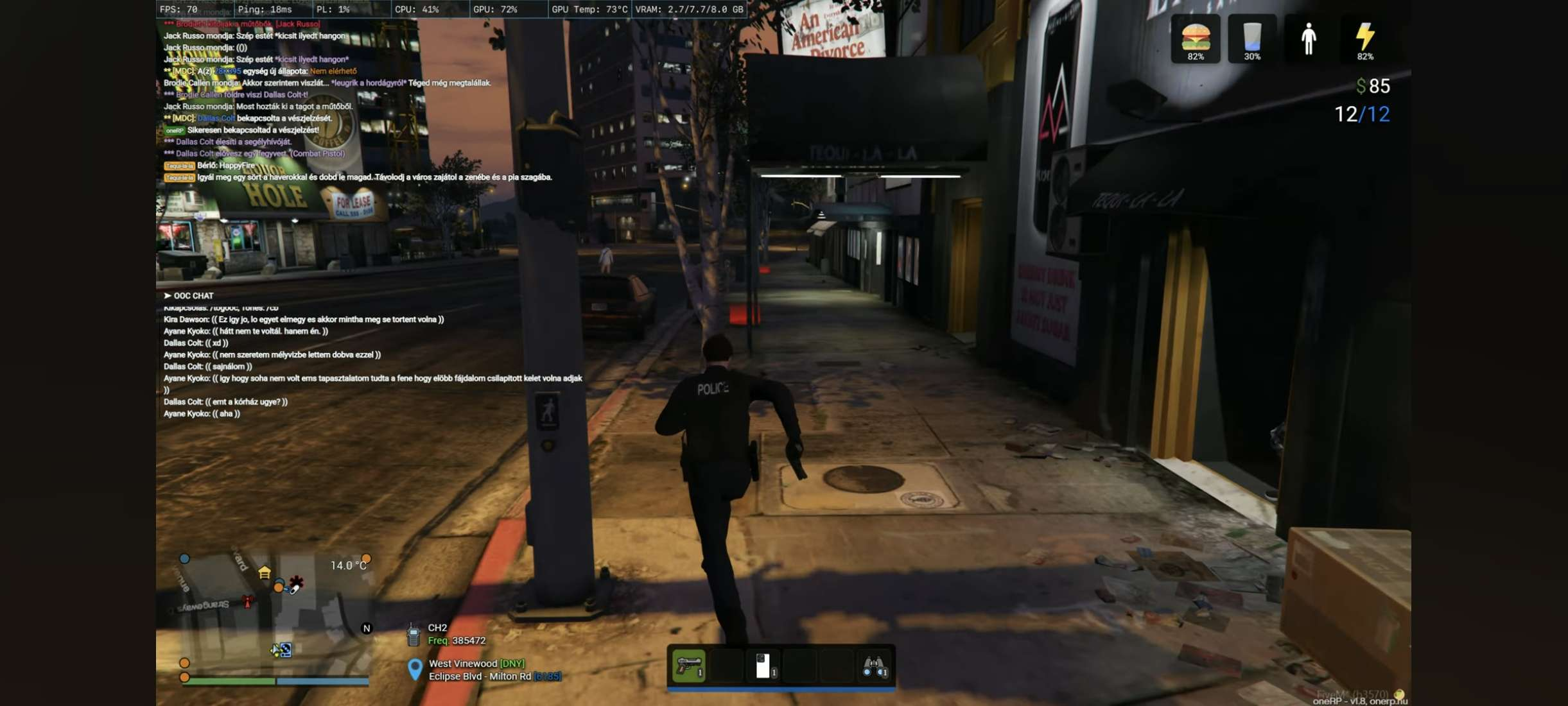Click the radio handset icon beside CH2
This screenshot has height=706, width=1568.
414,635
